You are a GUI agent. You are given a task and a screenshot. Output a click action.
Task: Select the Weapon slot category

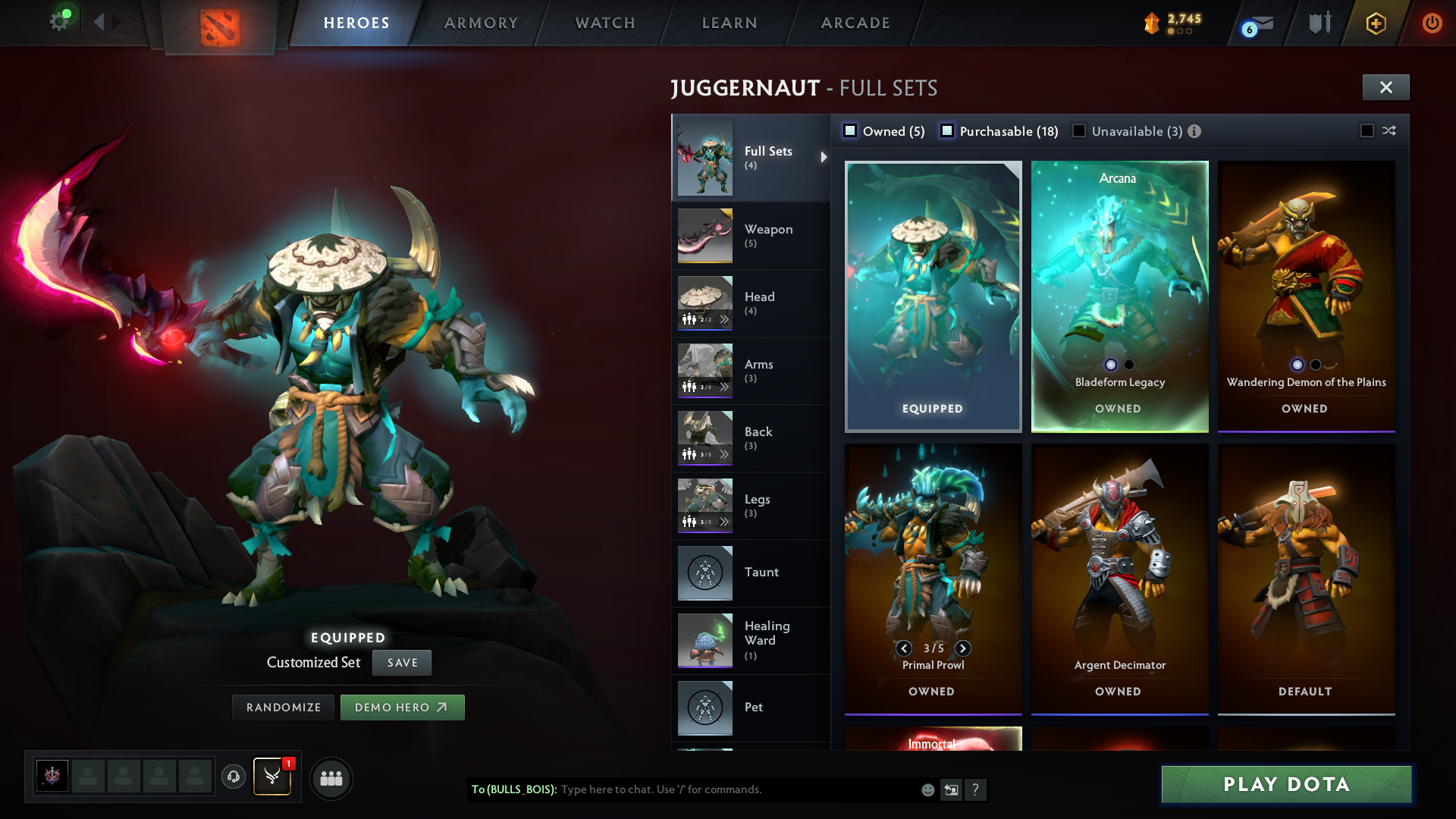tap(750, 235)
